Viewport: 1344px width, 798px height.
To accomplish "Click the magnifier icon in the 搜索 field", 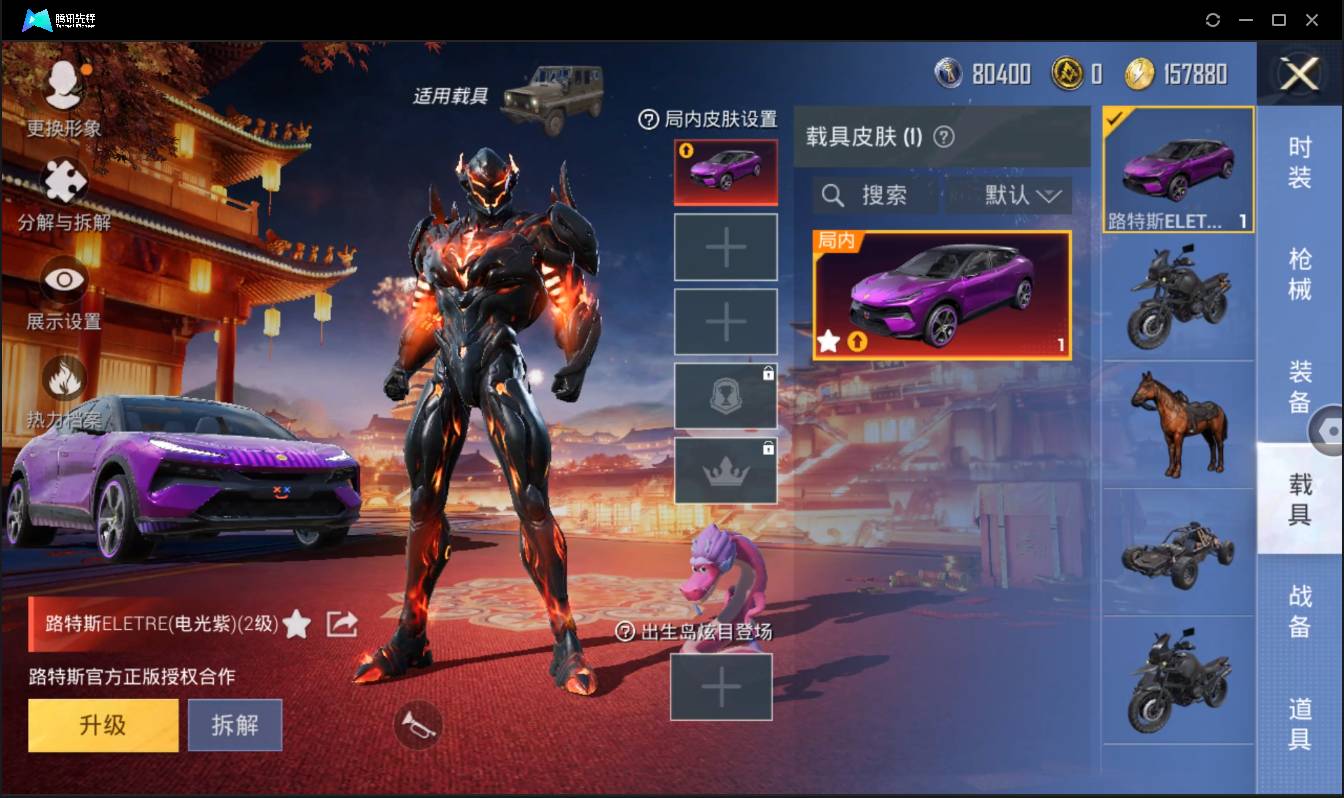I will pos(833,196).
